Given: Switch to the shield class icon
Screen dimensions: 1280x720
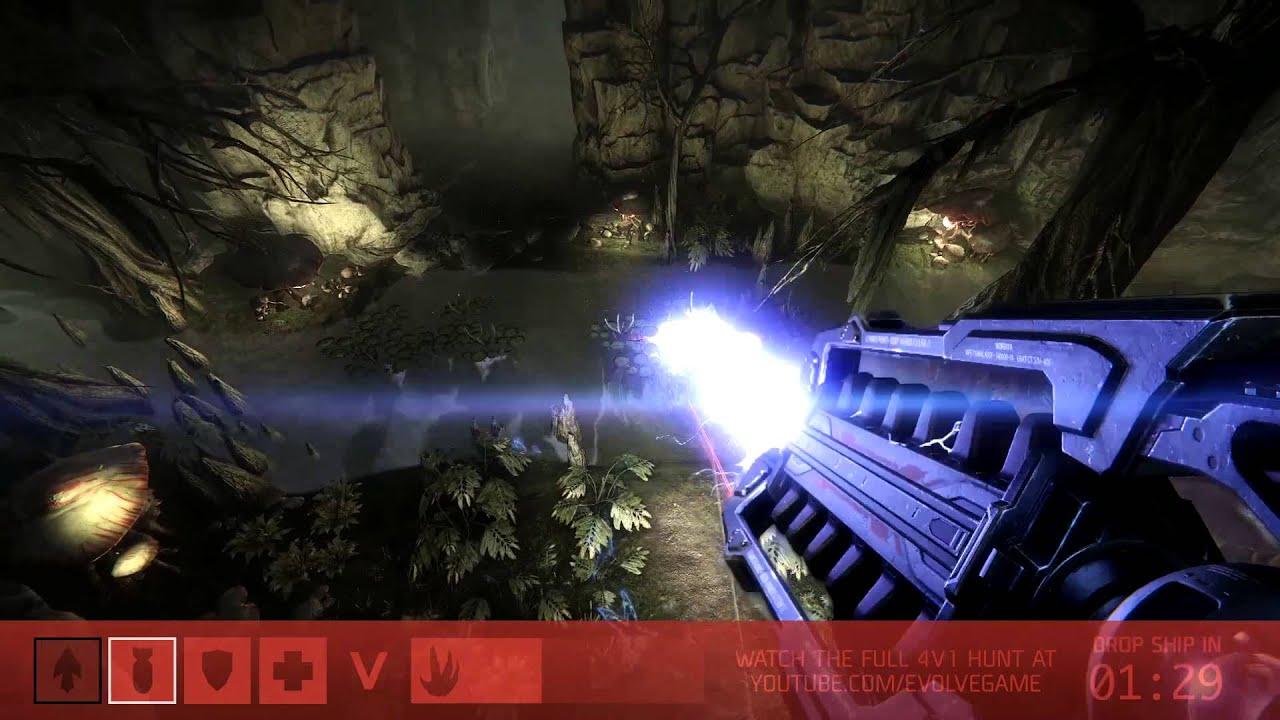Looking at the screenshot, I should pos(217,671).
